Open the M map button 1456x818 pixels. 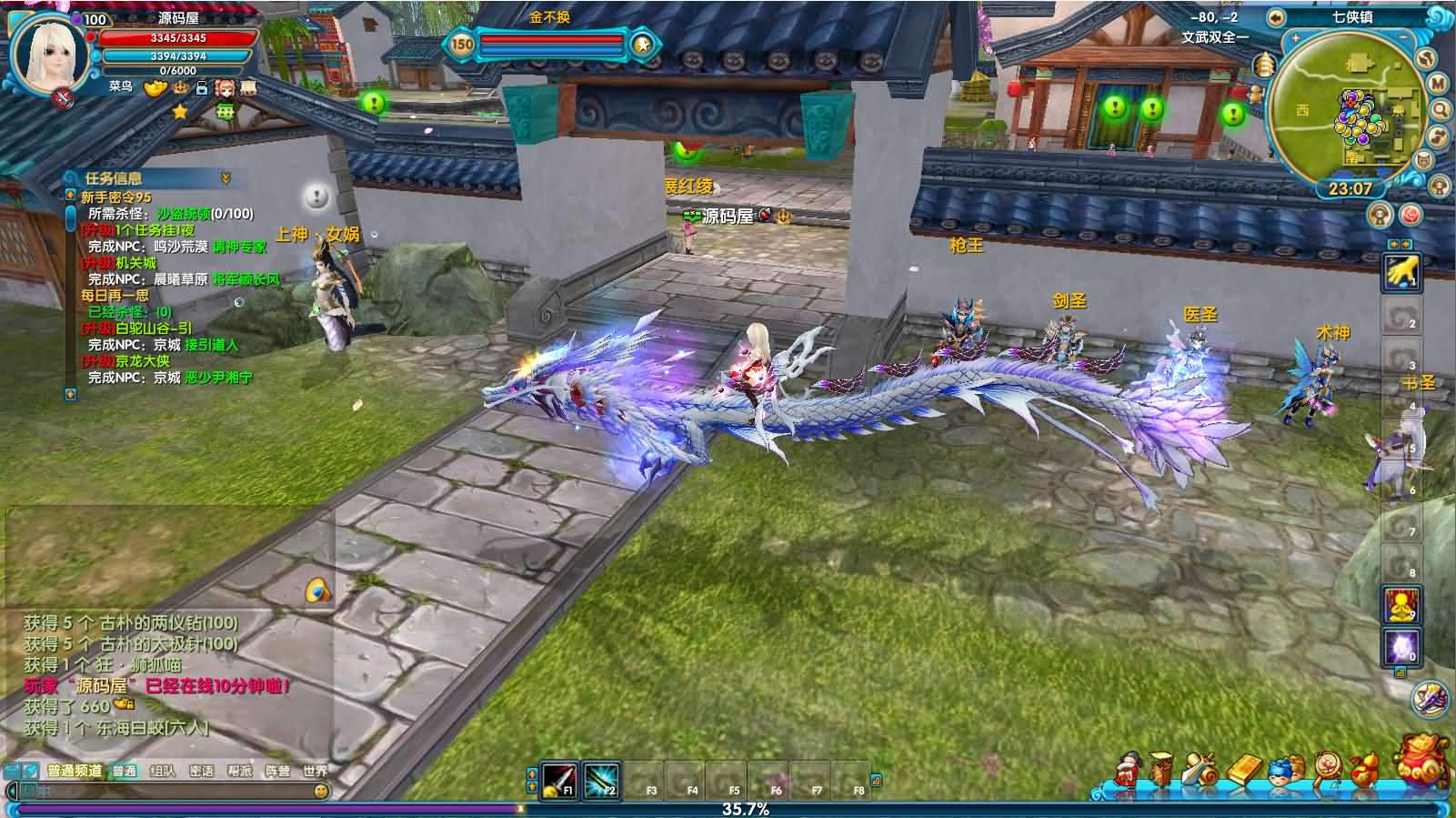coord(1438,84)
